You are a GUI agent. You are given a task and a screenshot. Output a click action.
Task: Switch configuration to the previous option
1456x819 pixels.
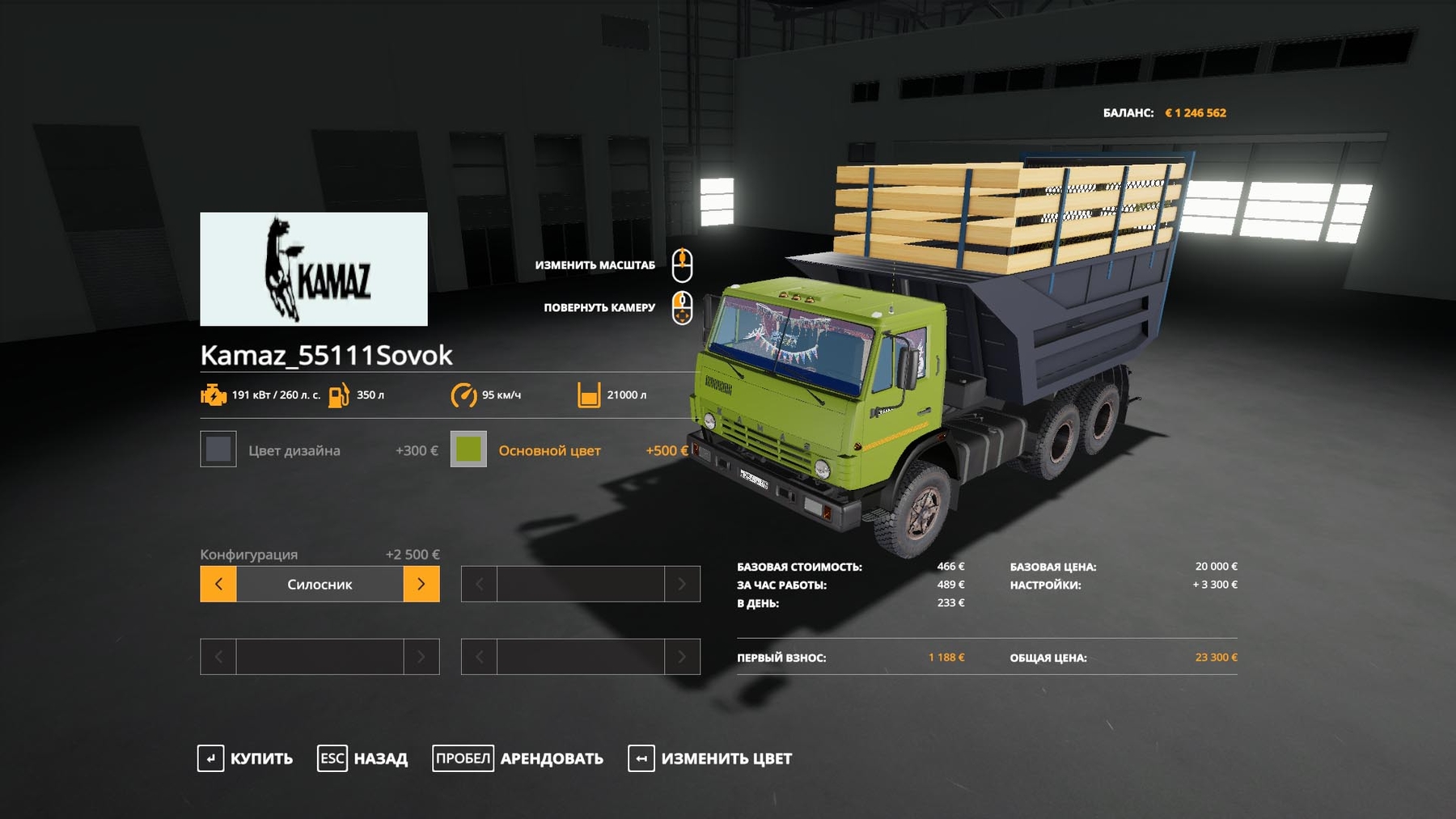point(218,584)
